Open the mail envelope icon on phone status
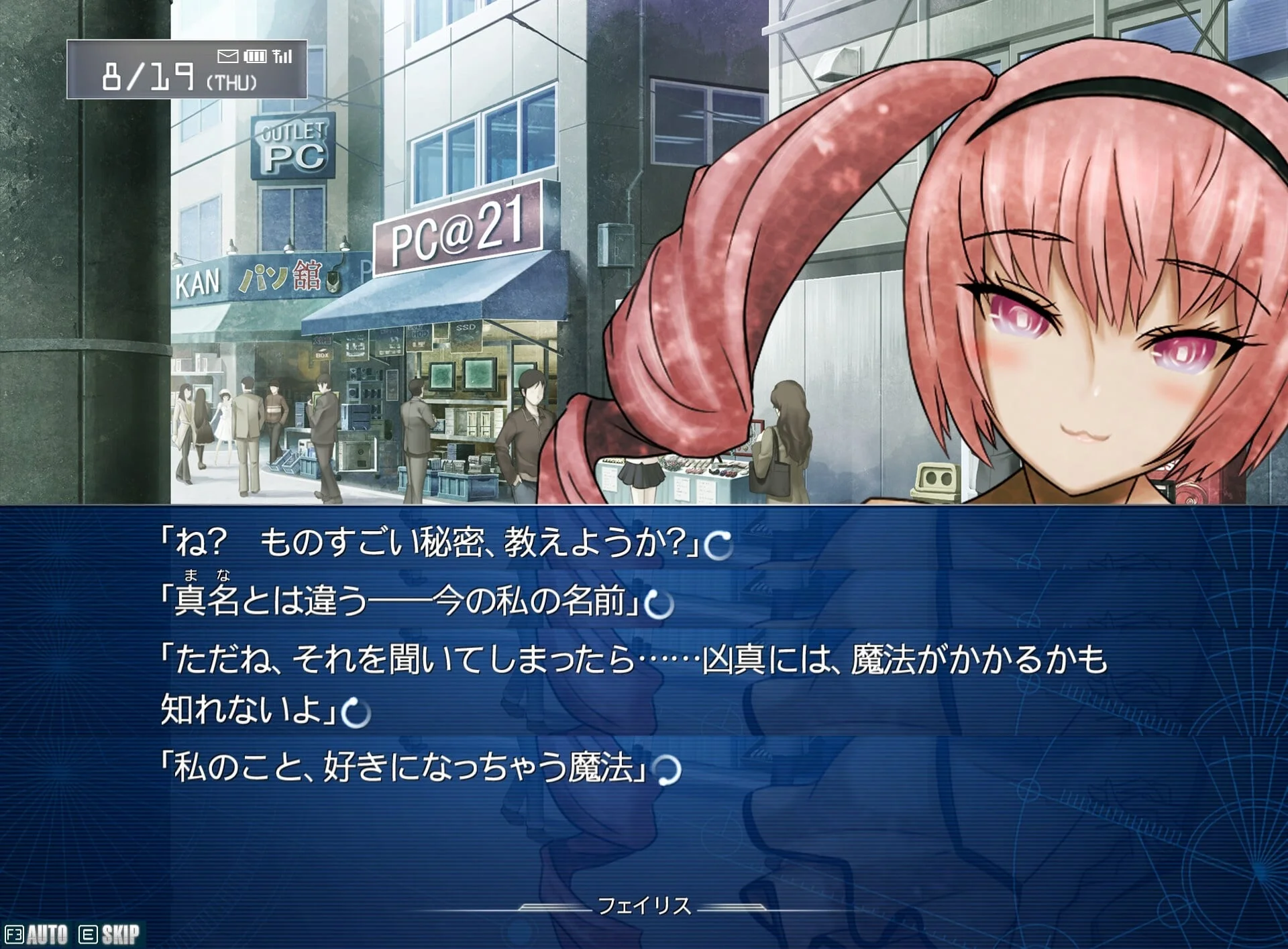 (227, 56)
